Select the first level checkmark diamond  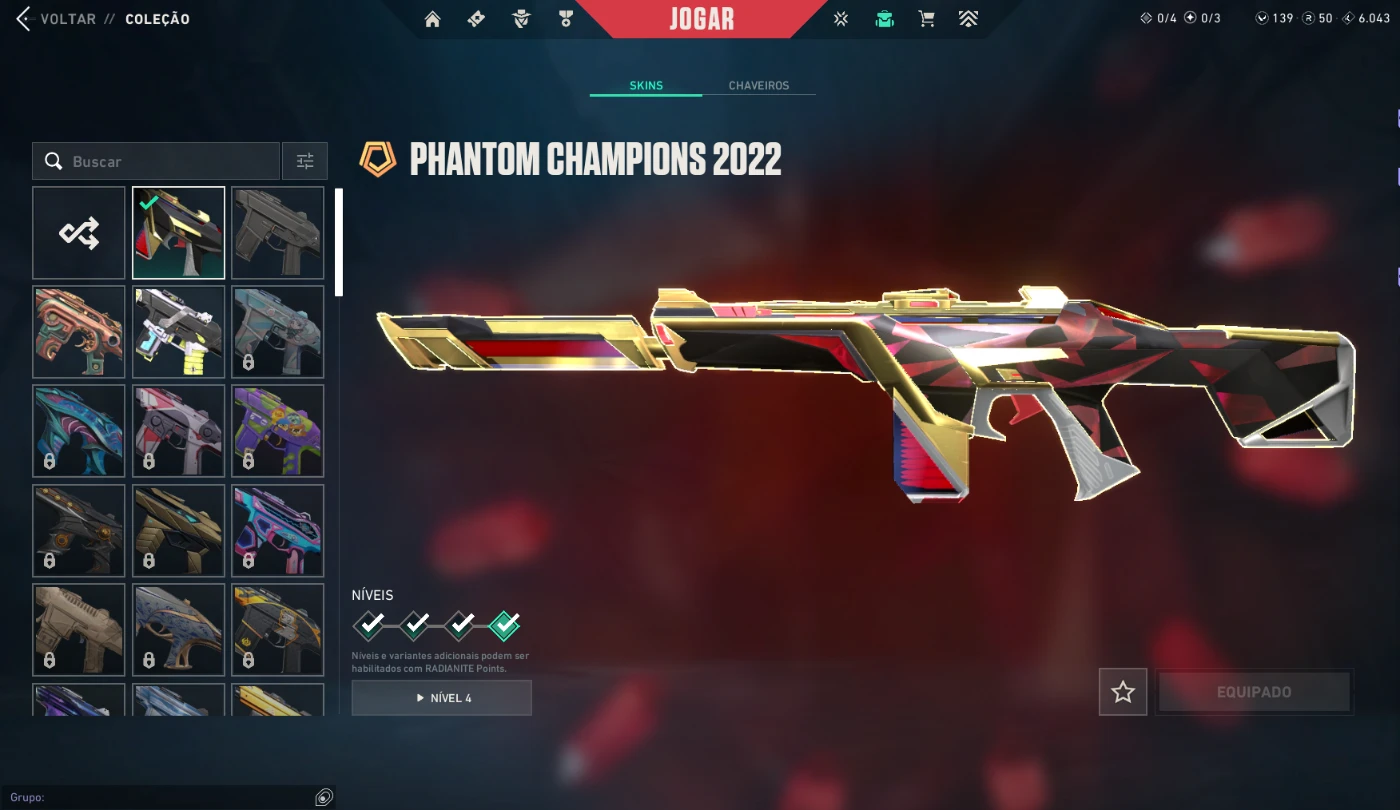(x=370, y=626)
